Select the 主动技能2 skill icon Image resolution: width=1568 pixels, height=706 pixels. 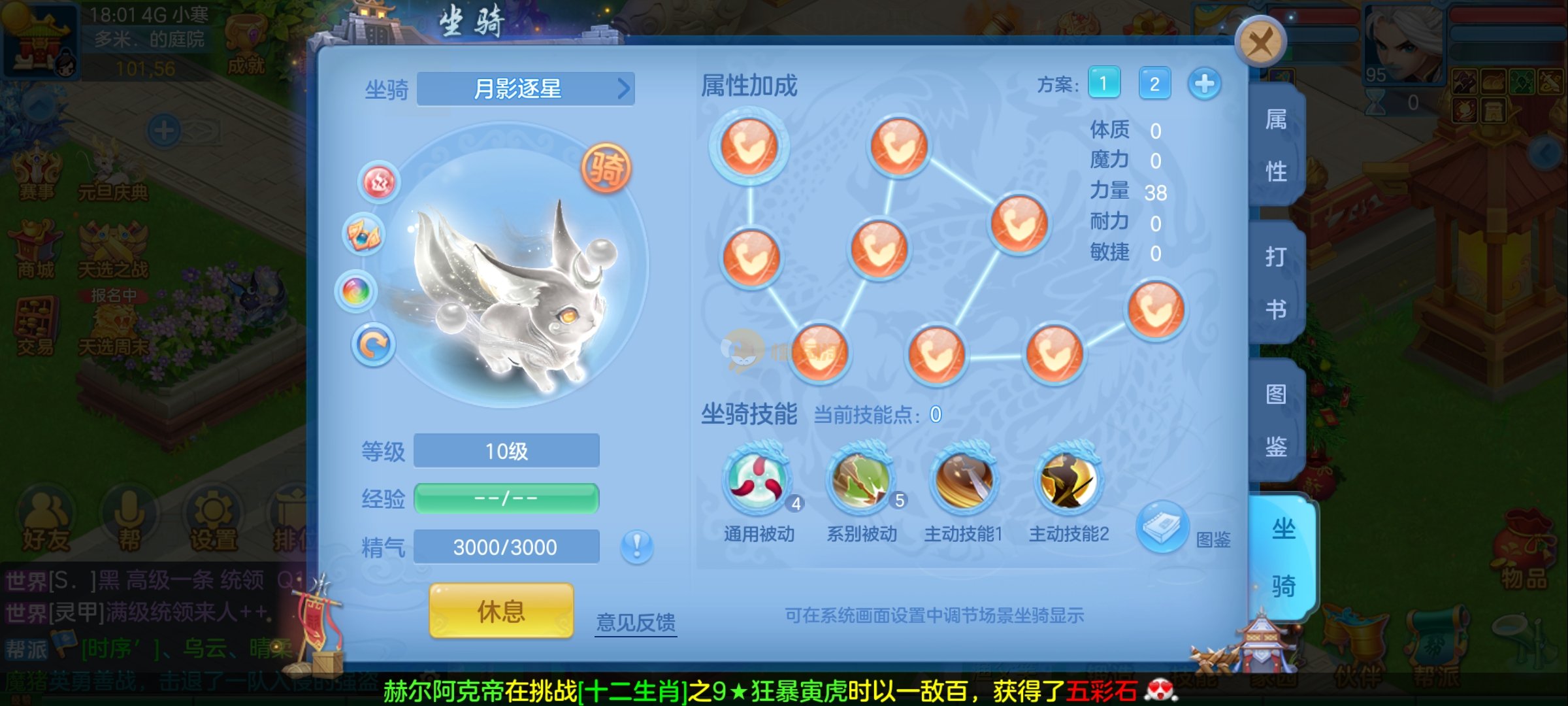1068,481
